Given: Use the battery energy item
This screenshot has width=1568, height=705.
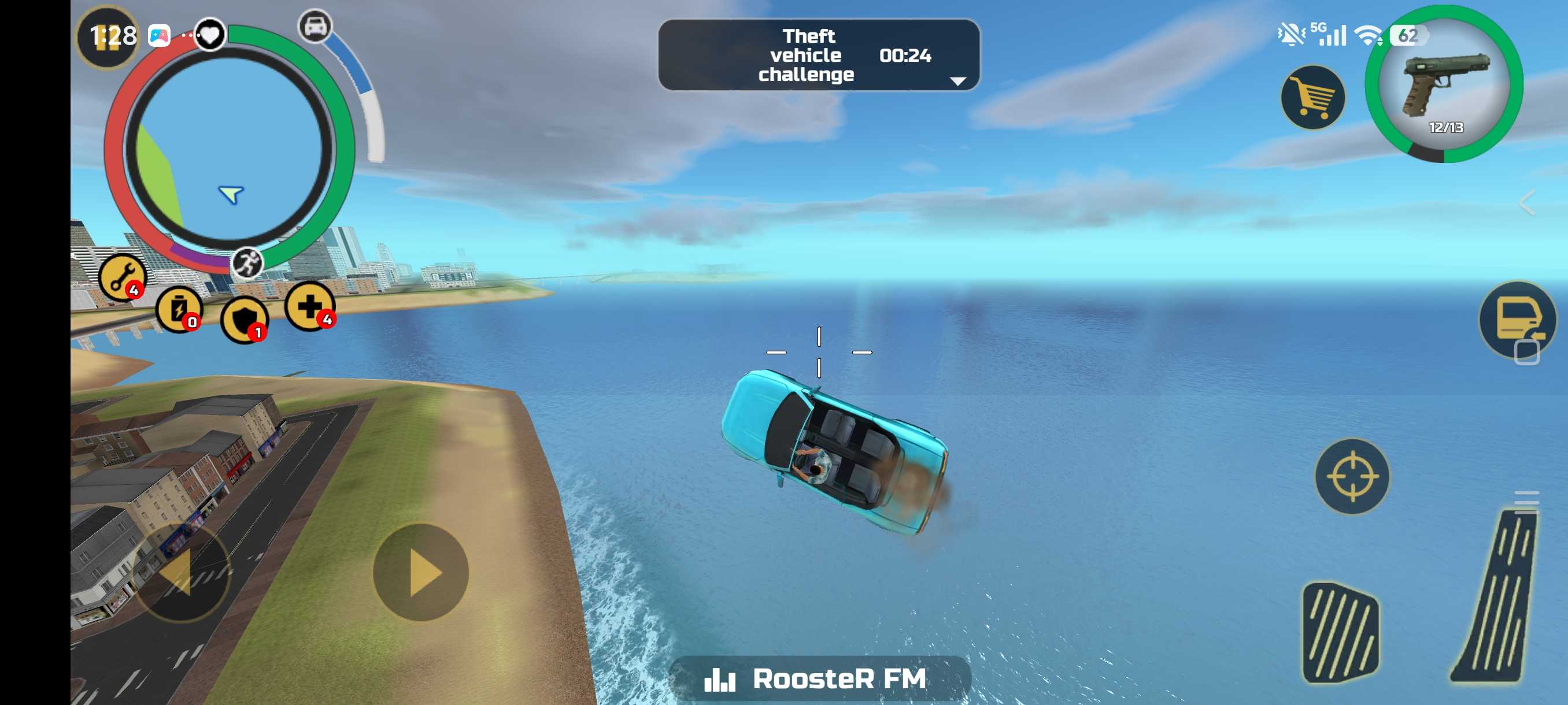Looking at the screenshot, I should point(179,309).
